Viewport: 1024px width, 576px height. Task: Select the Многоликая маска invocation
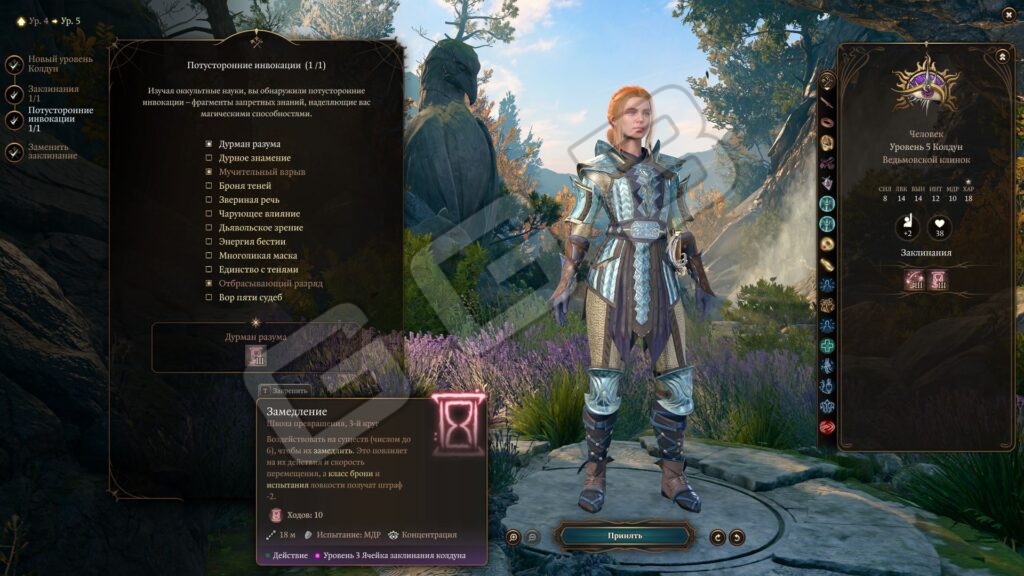pos(209,256)
